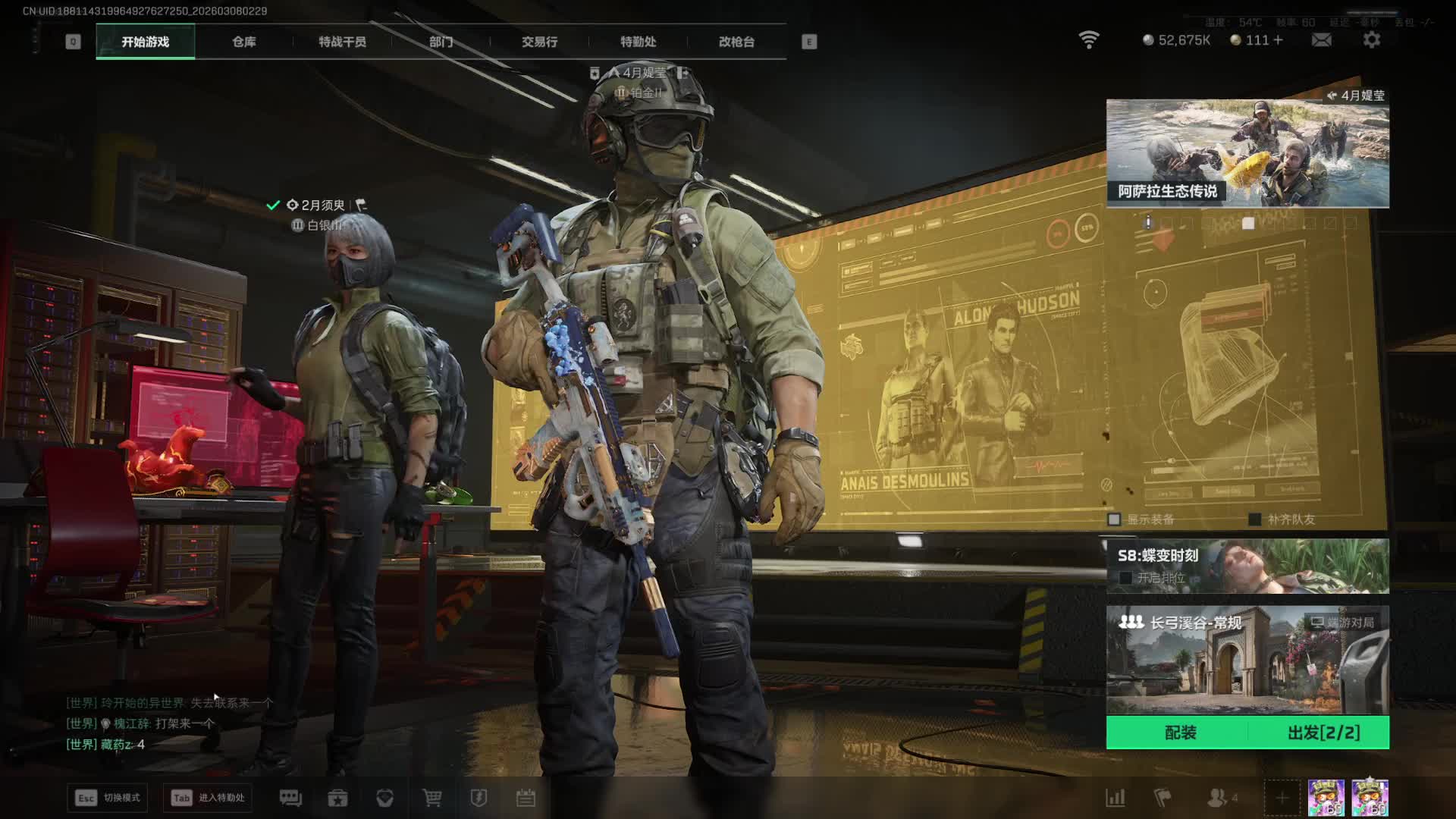Start the match with 出发[2/2]
This screenshot has height=819, width=1456.
(x=1323, y=733)
